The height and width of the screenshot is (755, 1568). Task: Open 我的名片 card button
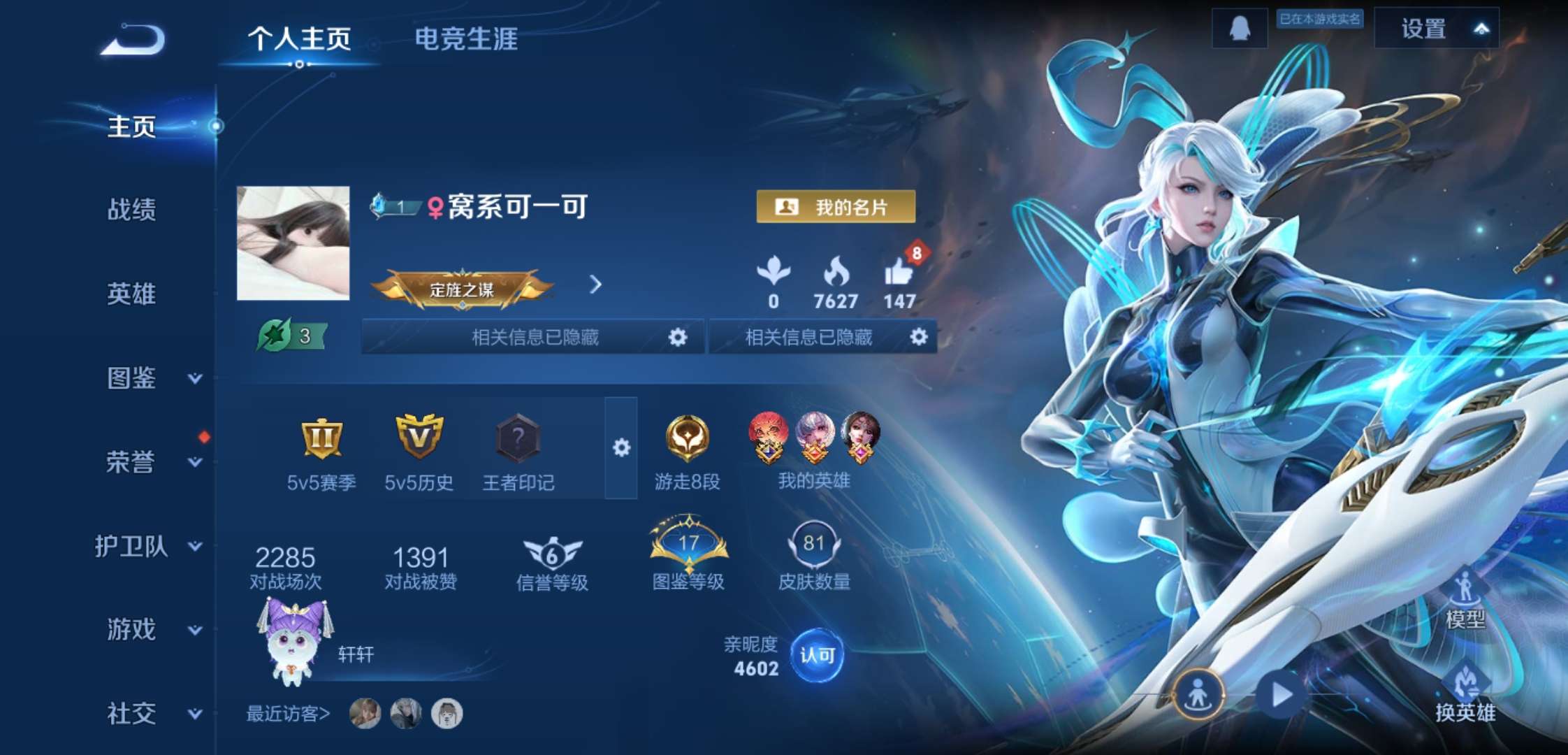click(x=836, y=206)
